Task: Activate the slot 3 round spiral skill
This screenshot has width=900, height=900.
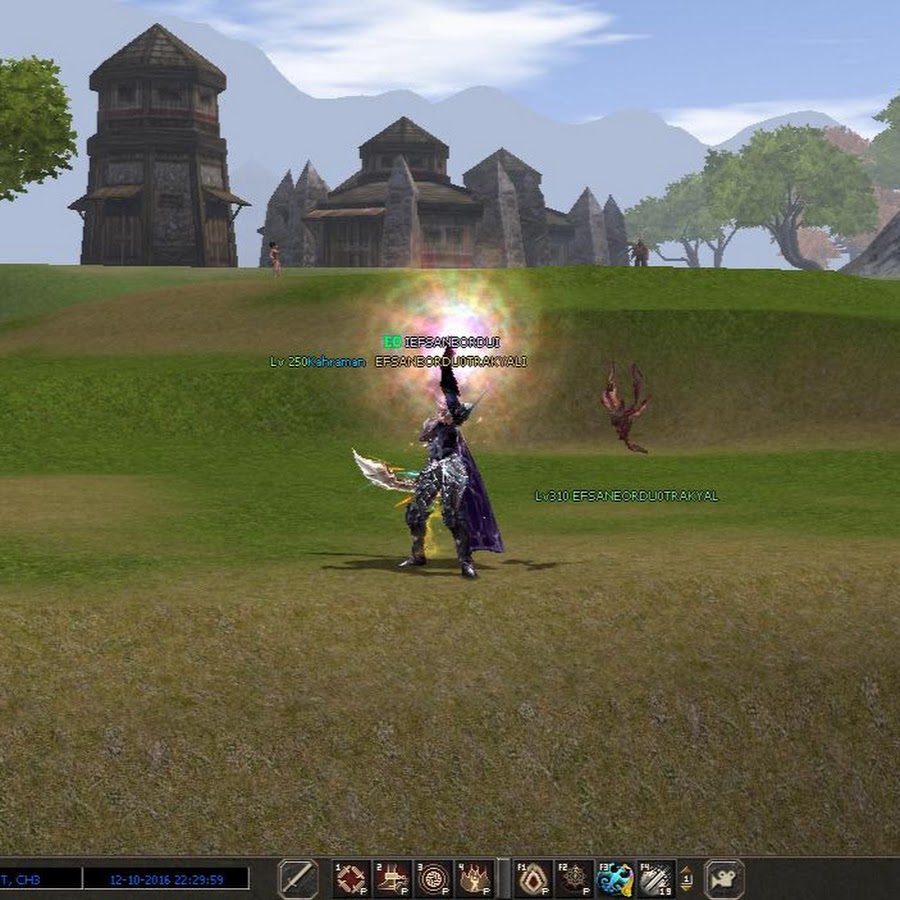Action: pyautogui.click(x=434, y=879)
